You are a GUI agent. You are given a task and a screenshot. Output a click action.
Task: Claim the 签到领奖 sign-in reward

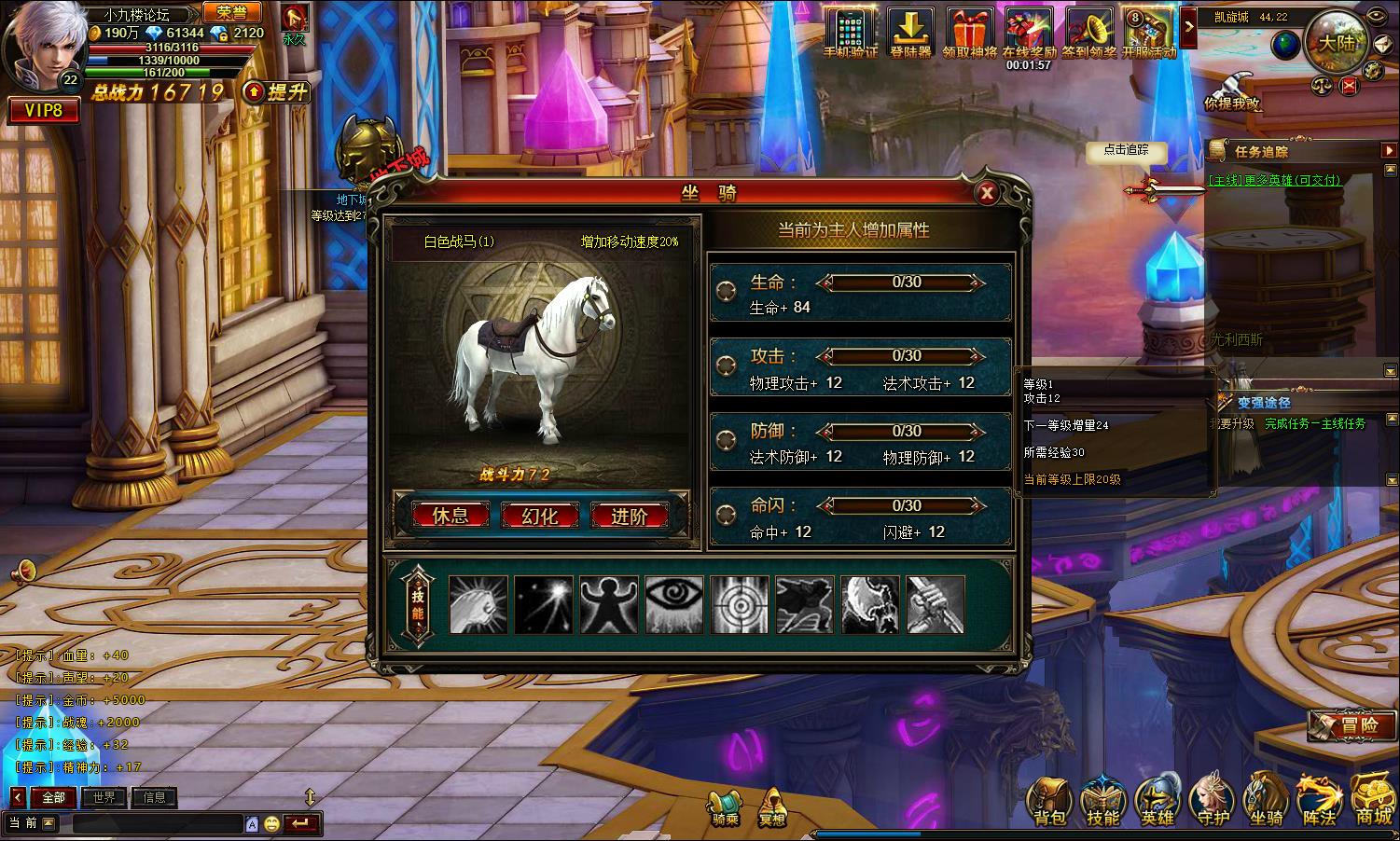tap(1088, 34)
